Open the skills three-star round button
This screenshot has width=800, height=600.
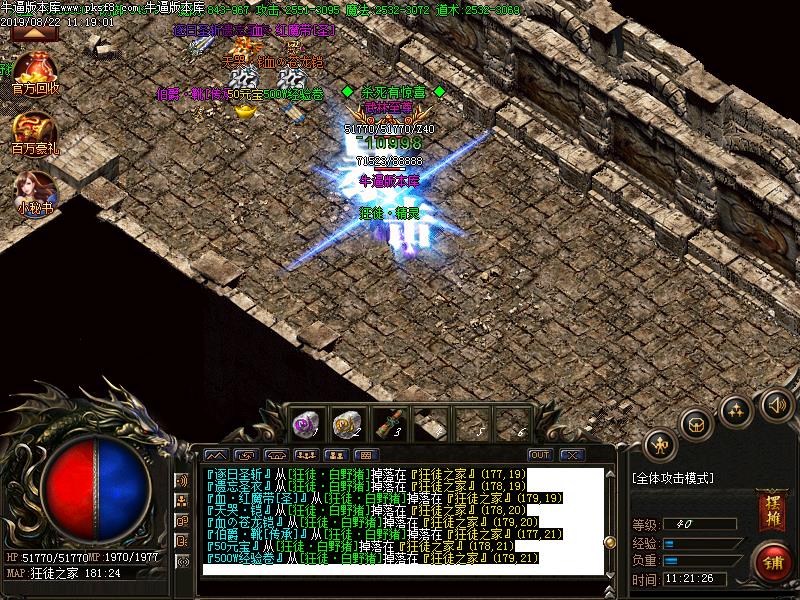(737, 410)
